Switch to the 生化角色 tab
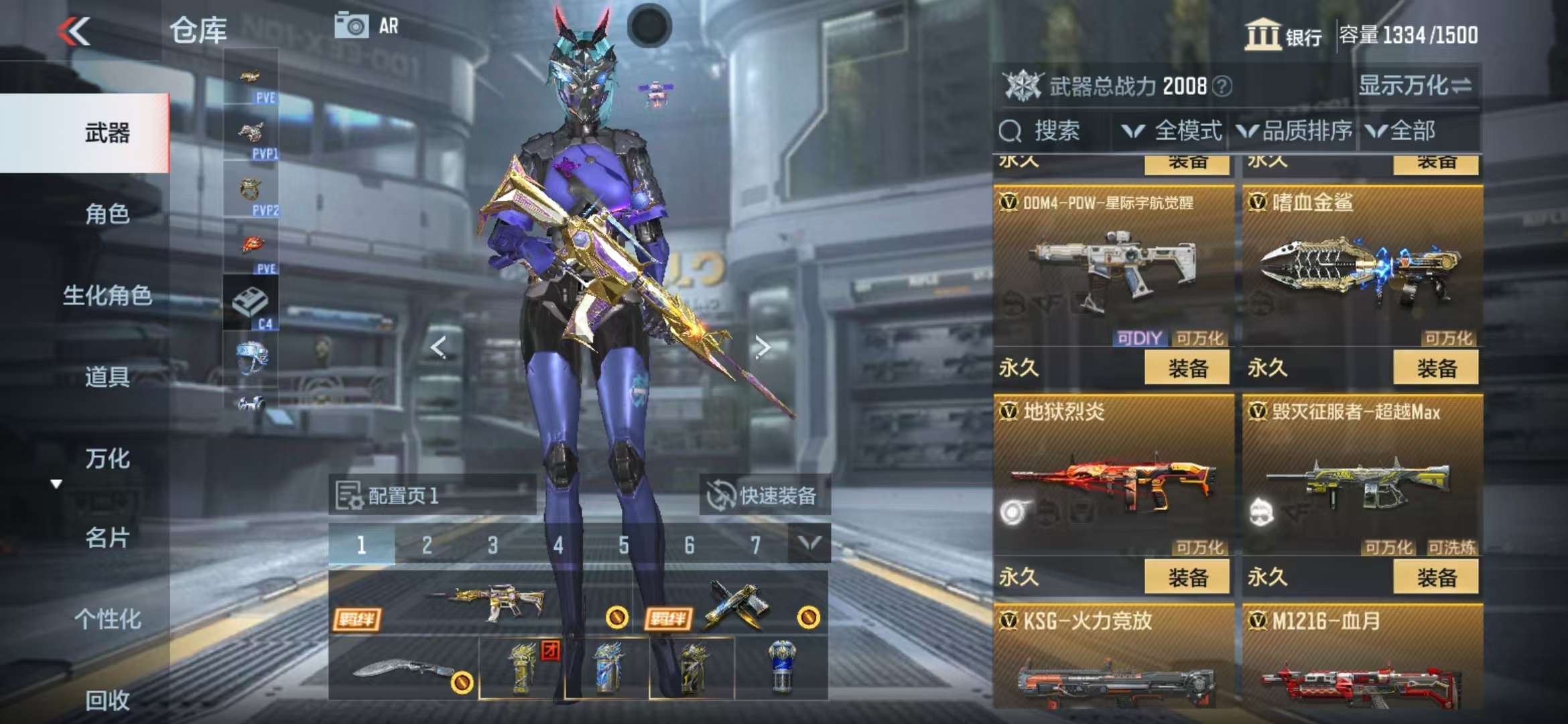Image resolution: width=1568 pixels, height=724 pixels. [x=107, y=296]
